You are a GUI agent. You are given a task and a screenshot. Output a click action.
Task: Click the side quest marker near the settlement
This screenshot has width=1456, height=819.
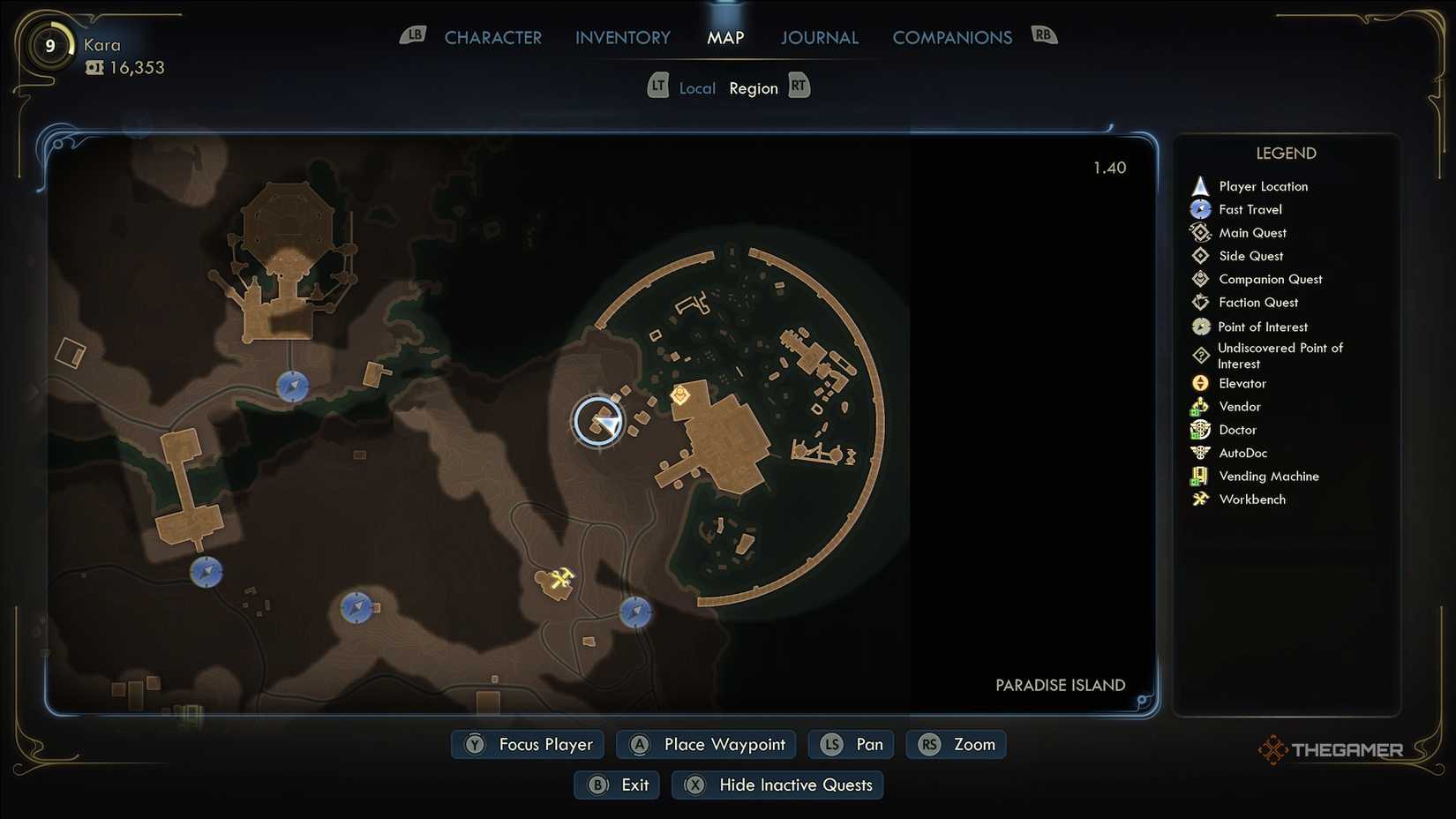click(x=679, y=396)
